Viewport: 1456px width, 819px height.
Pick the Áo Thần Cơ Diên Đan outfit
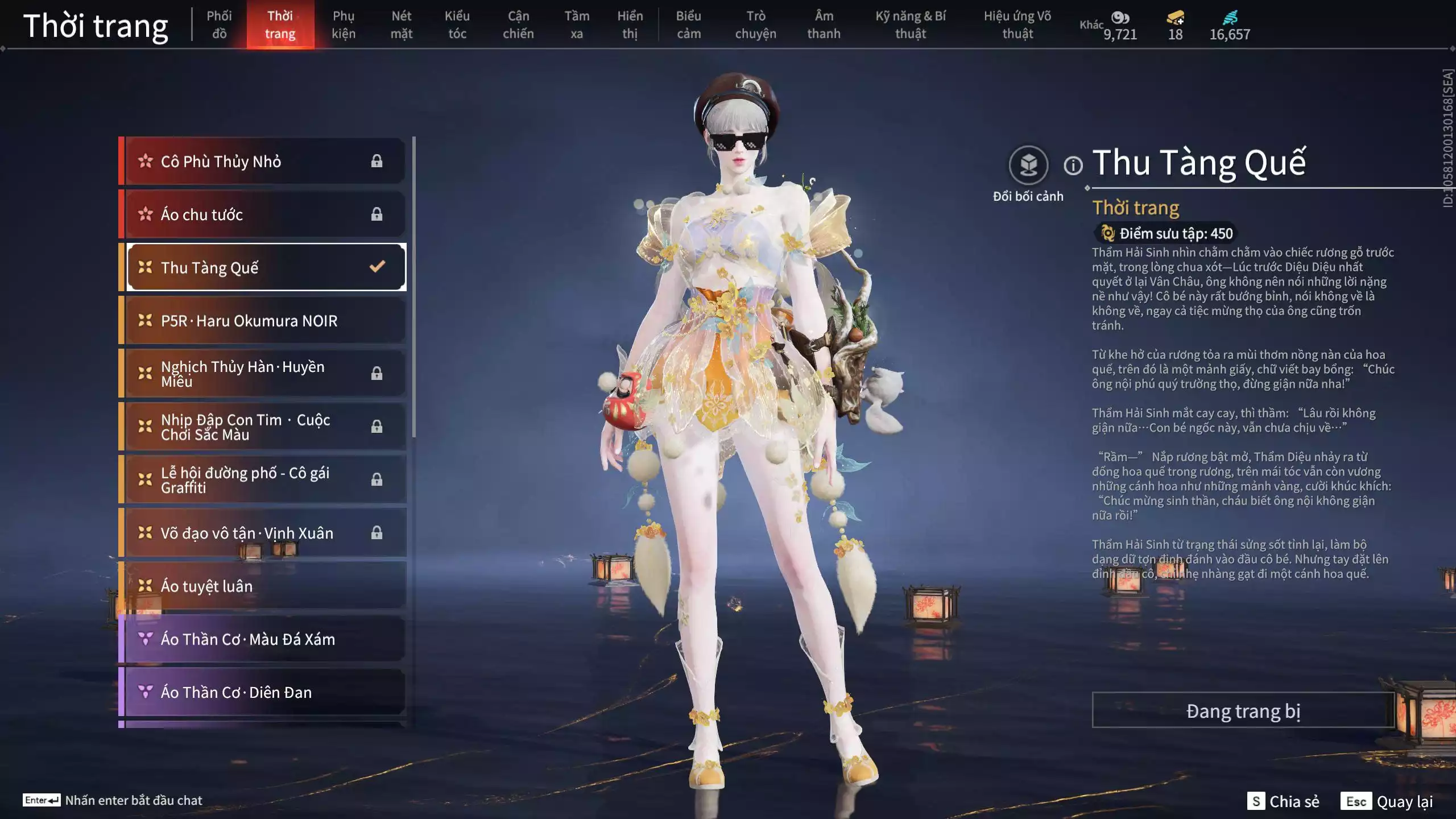click(x=265, y=692)
